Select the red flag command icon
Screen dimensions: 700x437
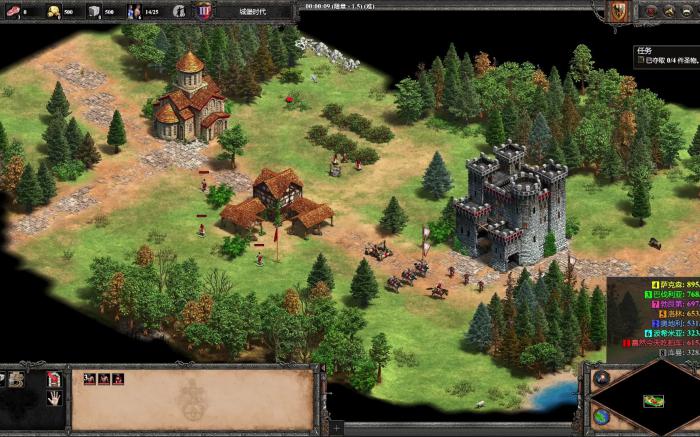tap(54, 379)
